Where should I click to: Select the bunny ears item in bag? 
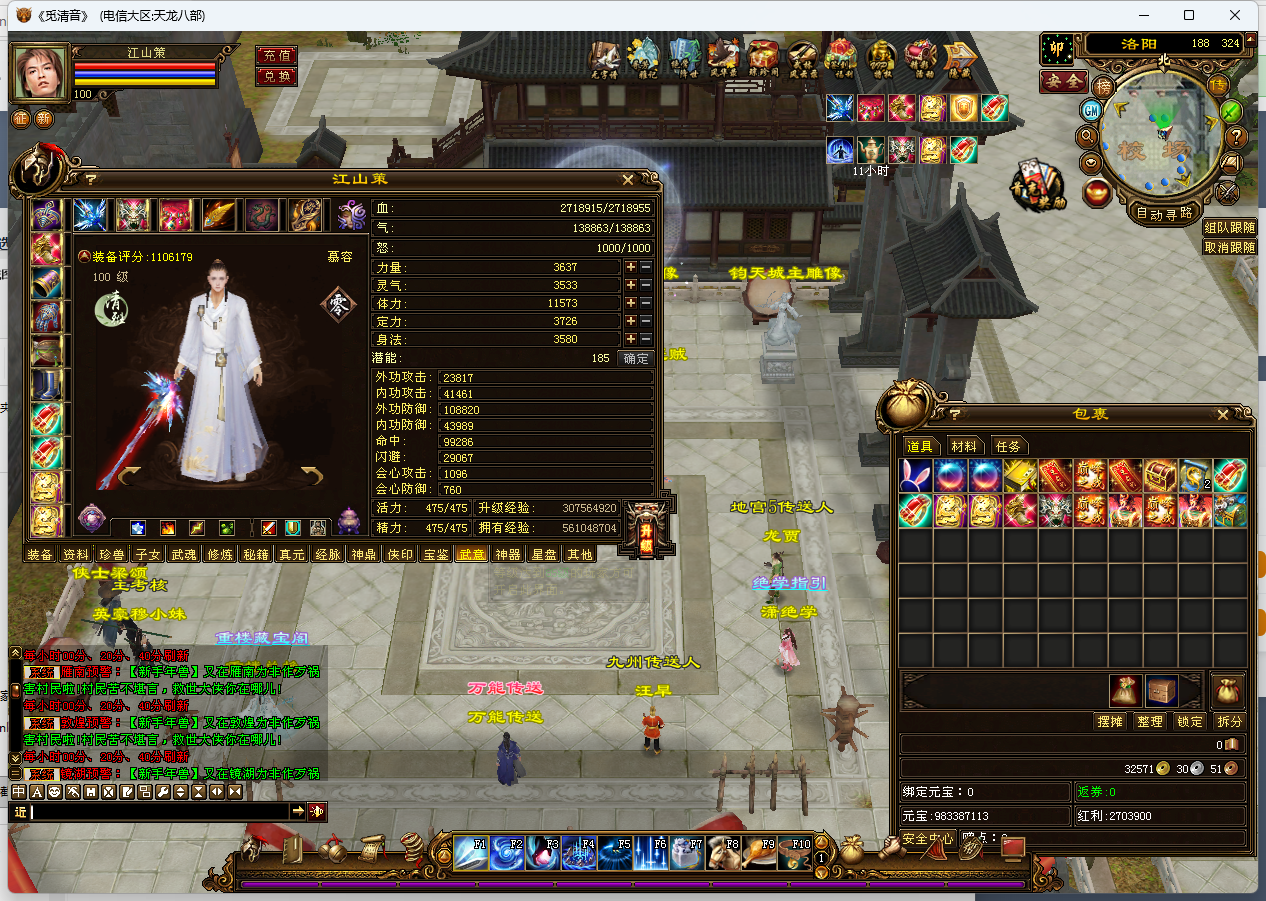pos(916,475)
